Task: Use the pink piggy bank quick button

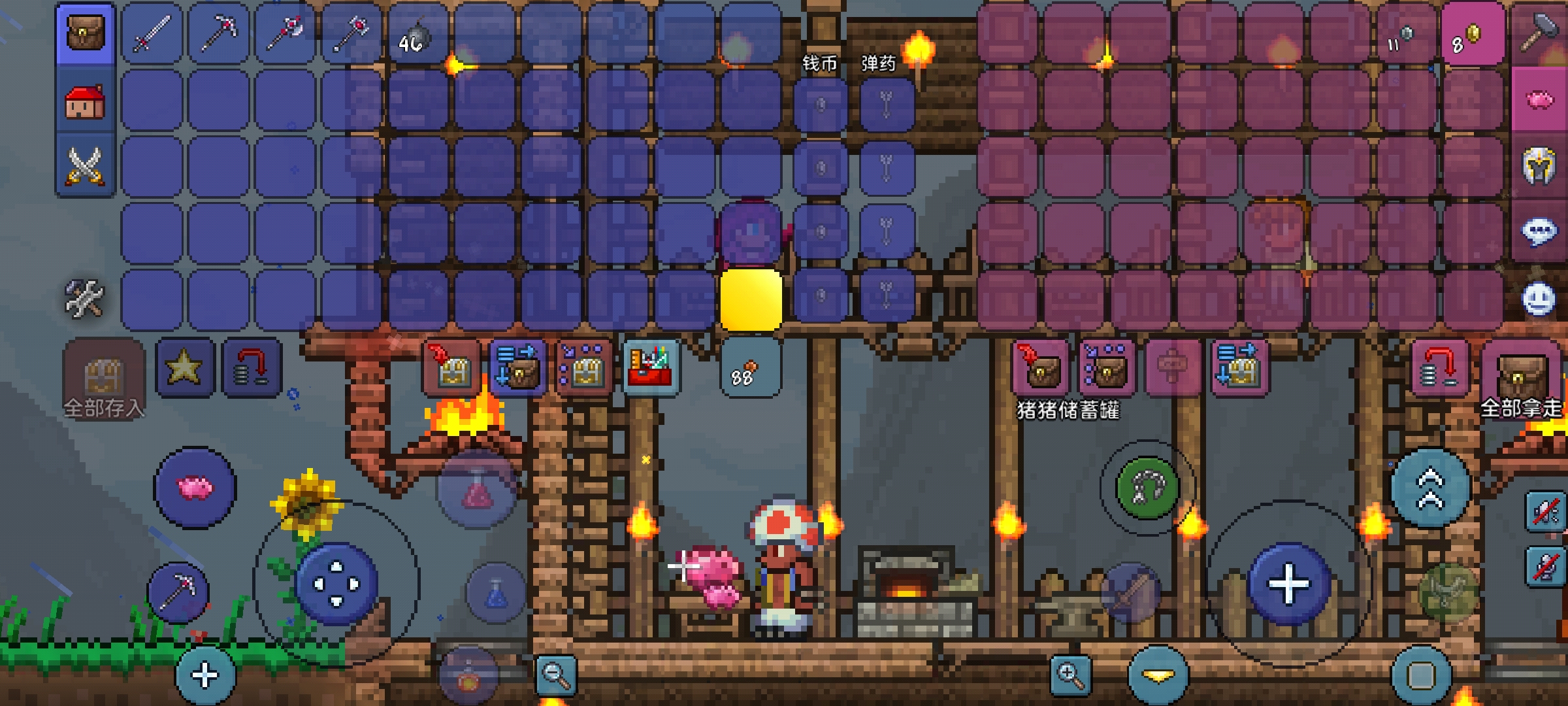Action: coord(195,488)
